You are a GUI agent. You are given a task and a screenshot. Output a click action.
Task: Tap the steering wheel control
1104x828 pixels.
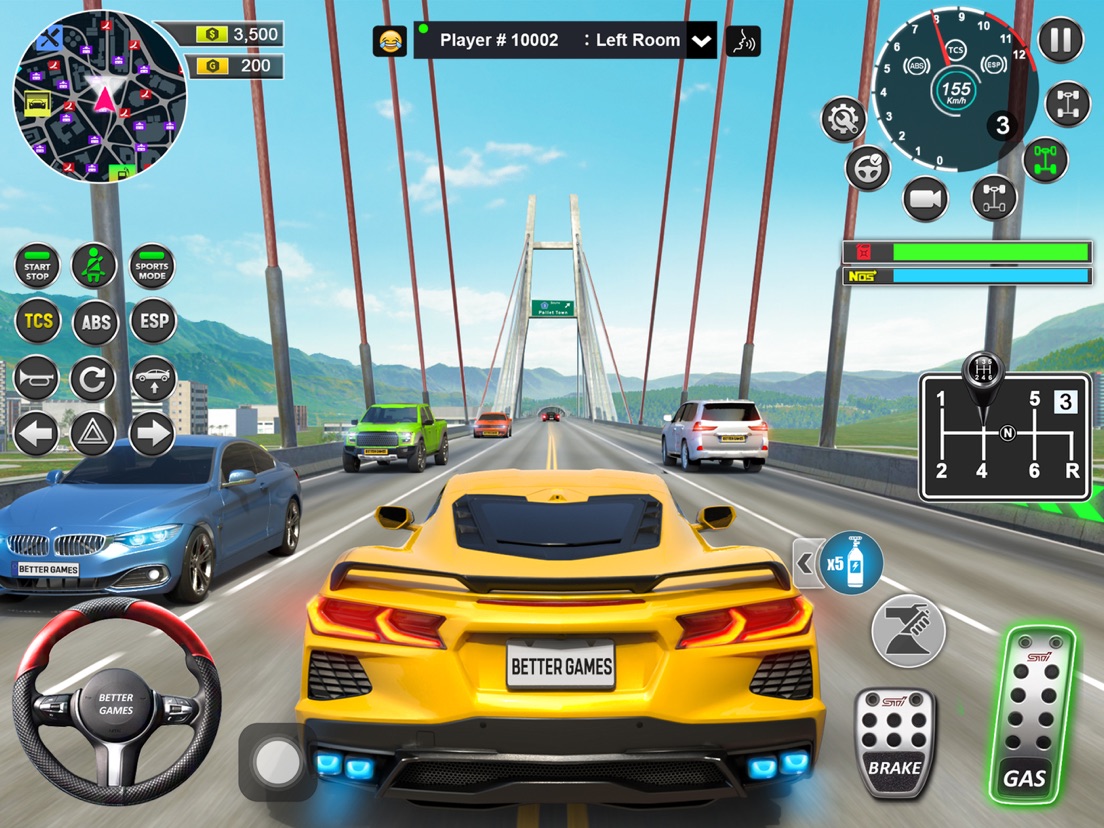[x=116, y=702]
